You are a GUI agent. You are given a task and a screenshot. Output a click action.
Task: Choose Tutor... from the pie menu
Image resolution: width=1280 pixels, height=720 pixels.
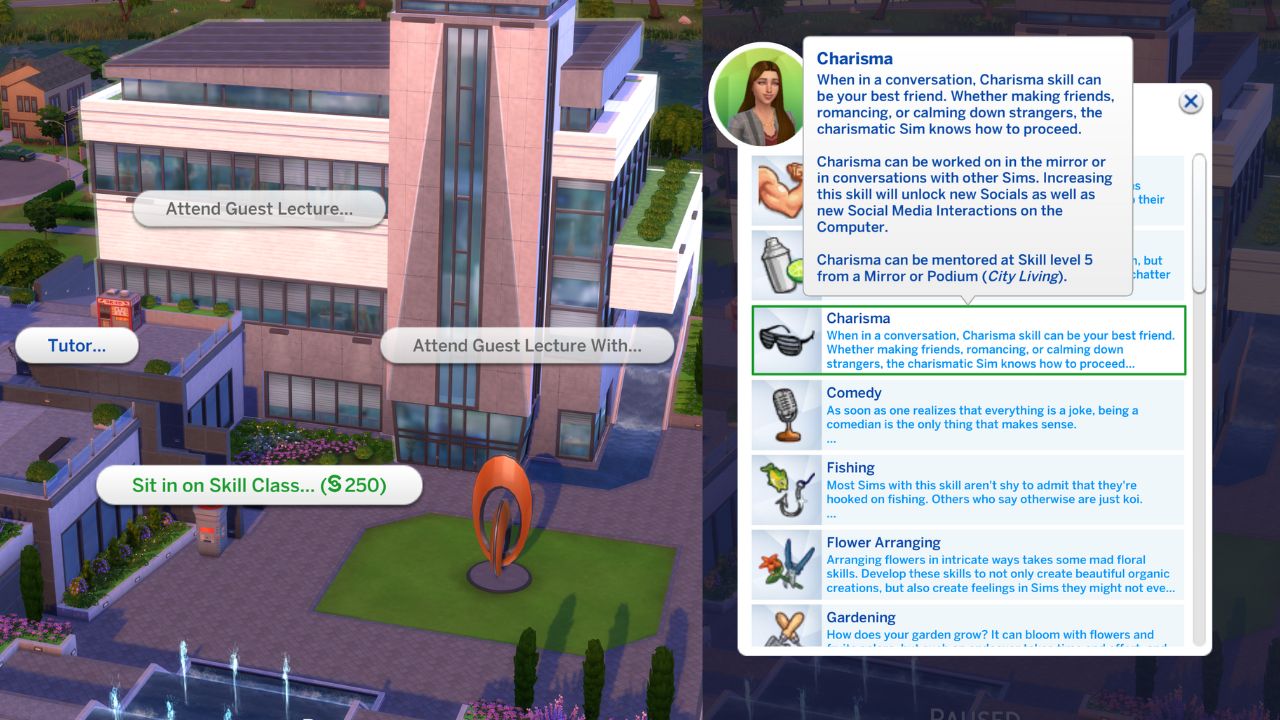coord(77,345)
